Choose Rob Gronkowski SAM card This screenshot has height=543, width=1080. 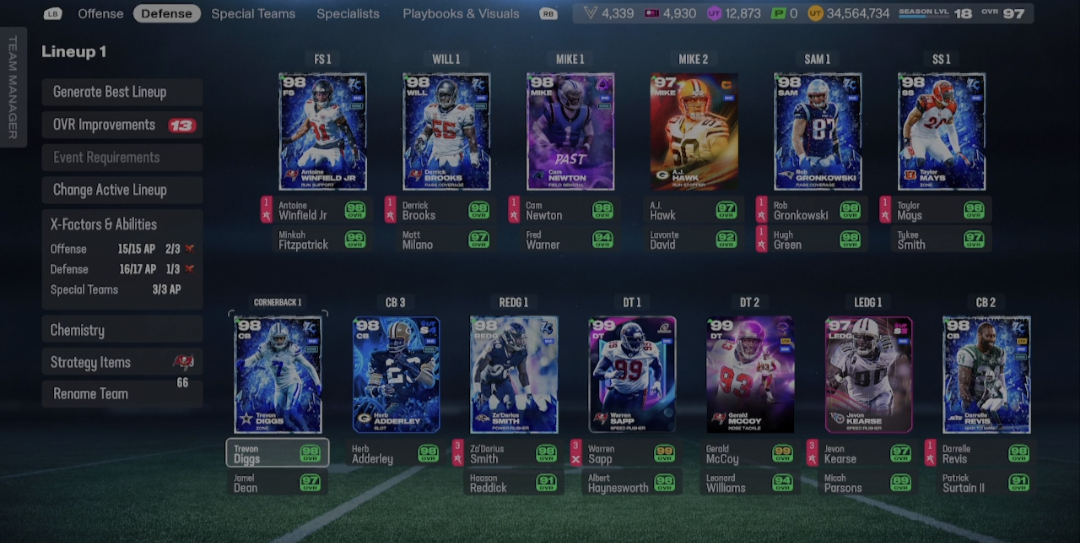point(817,131)
